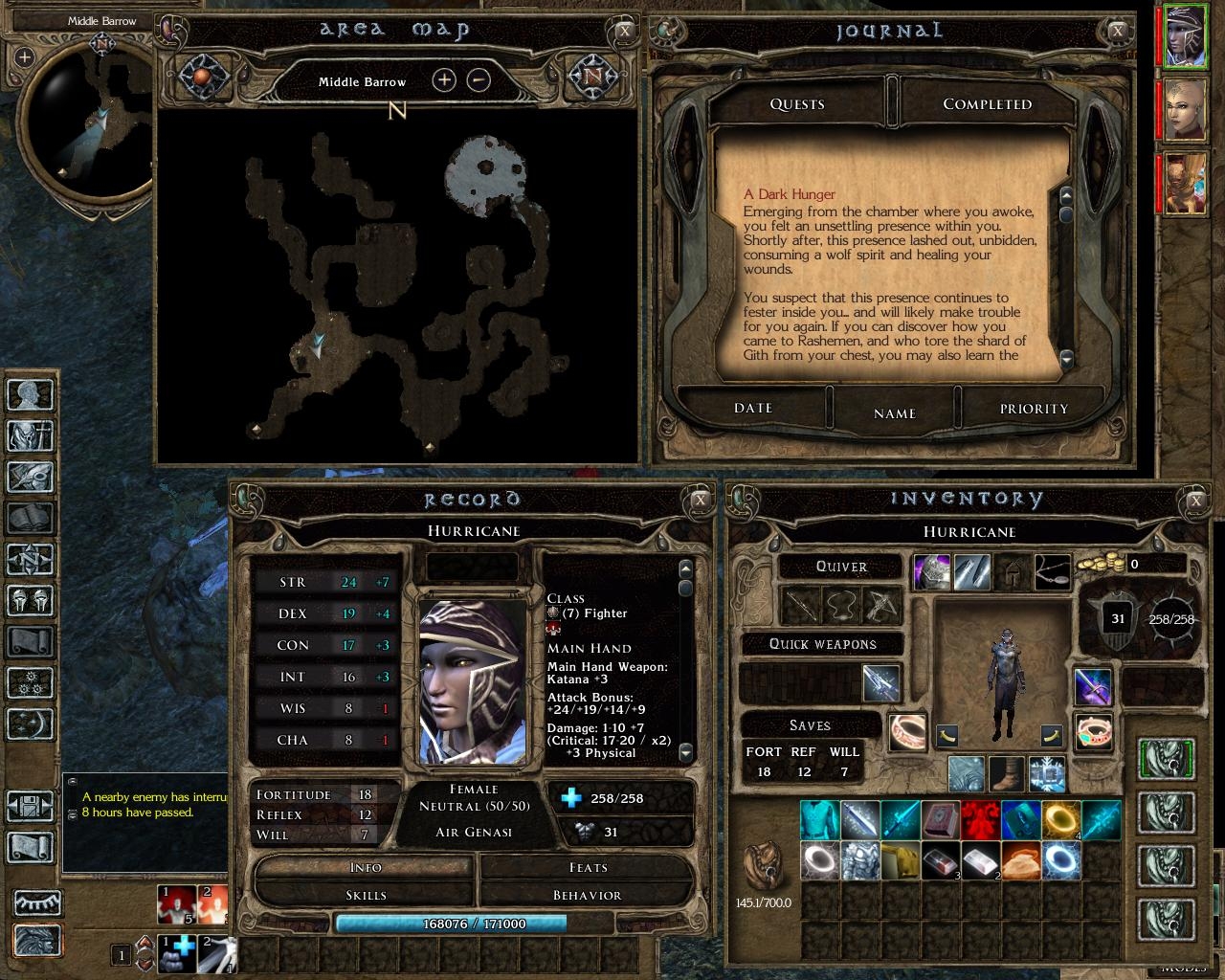Sort journal entries by Name

pos(894,413)
